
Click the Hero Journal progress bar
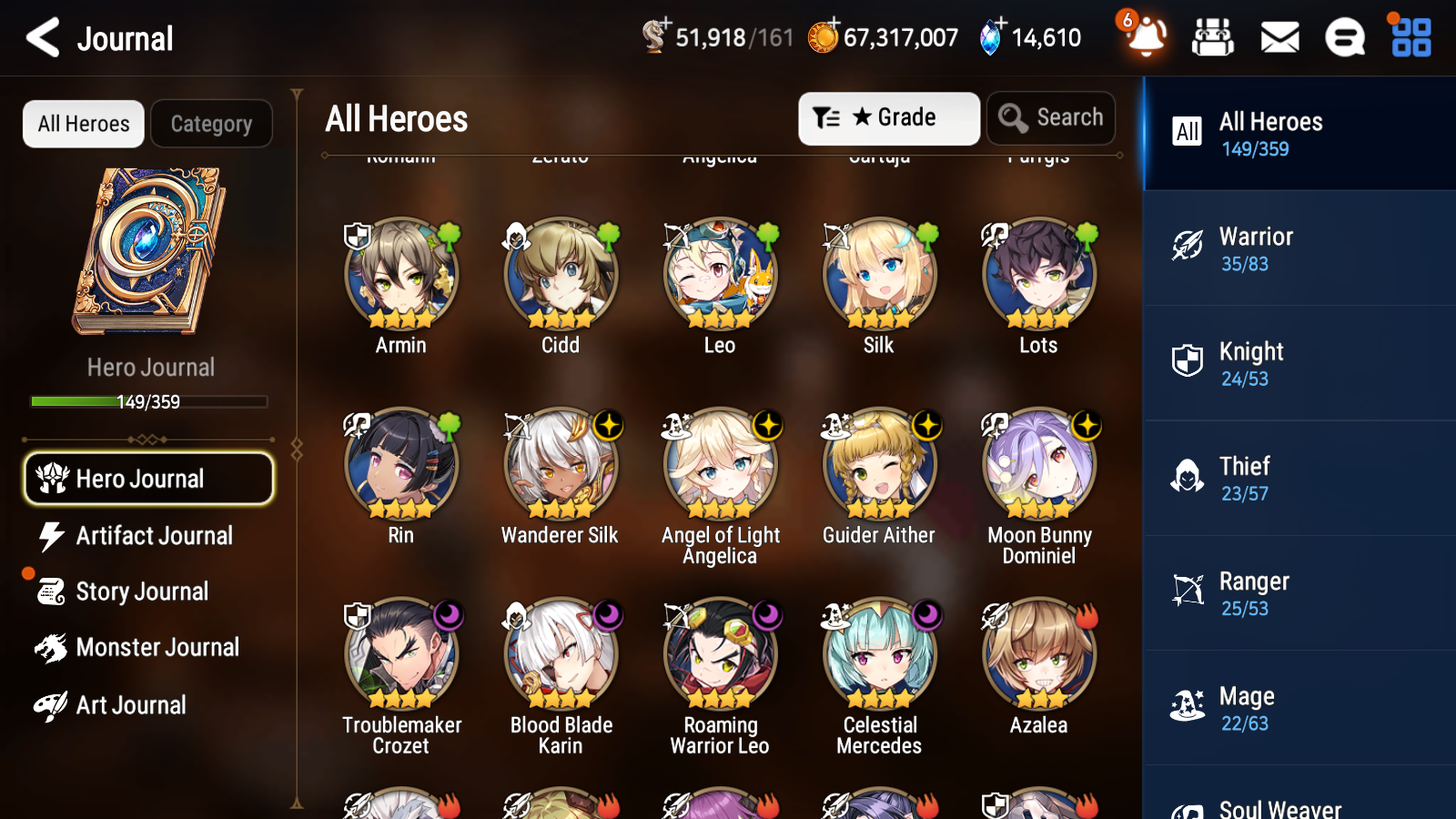(x=148, y=400)
